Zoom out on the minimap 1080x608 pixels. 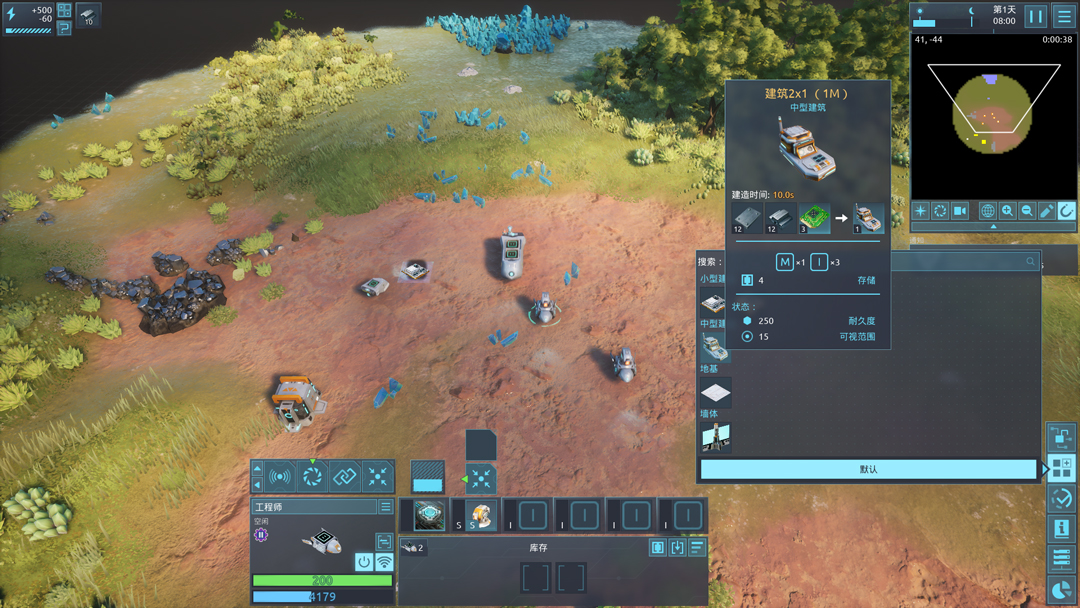coord(1027,211)
